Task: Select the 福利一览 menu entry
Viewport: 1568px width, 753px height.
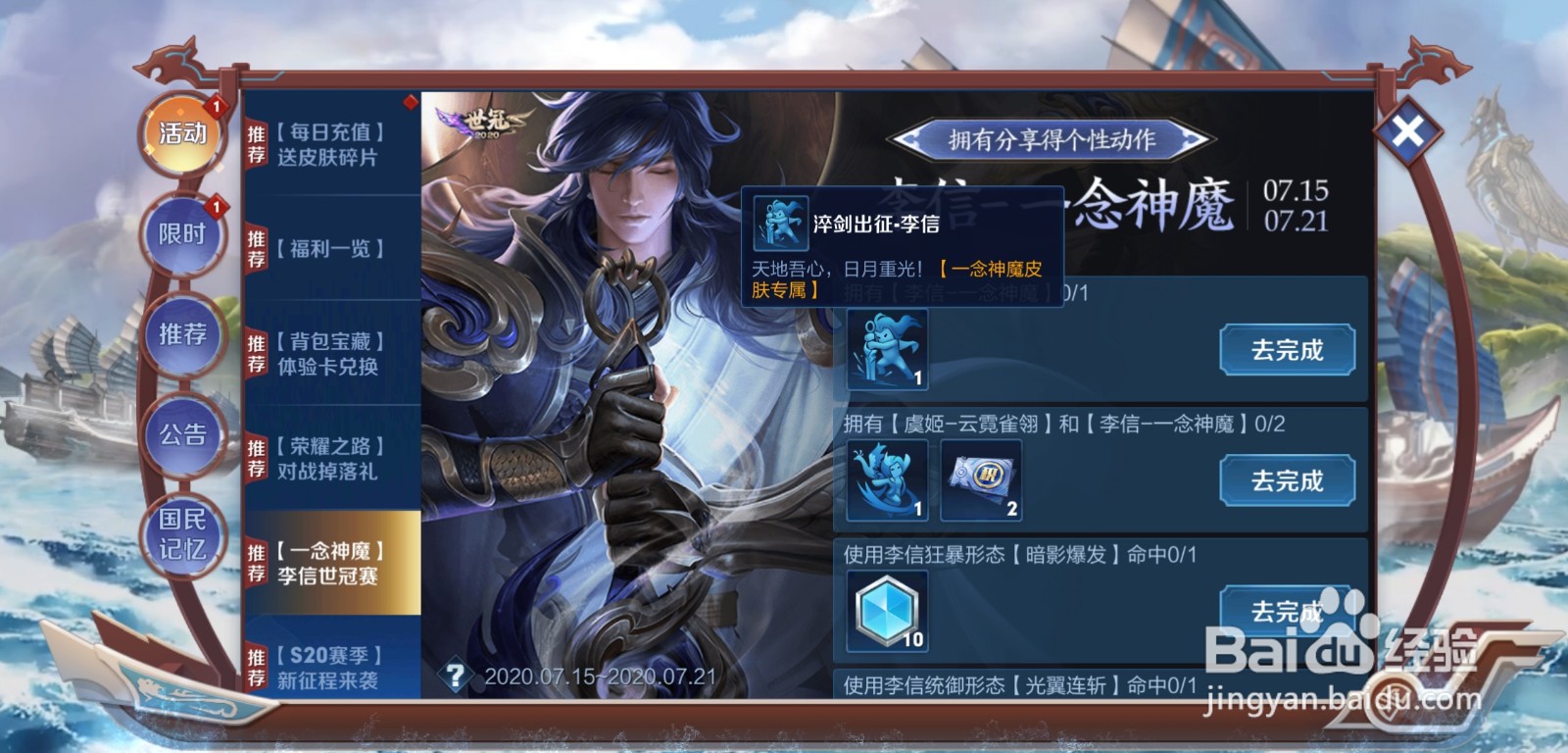Action: [x=333, y=251]
